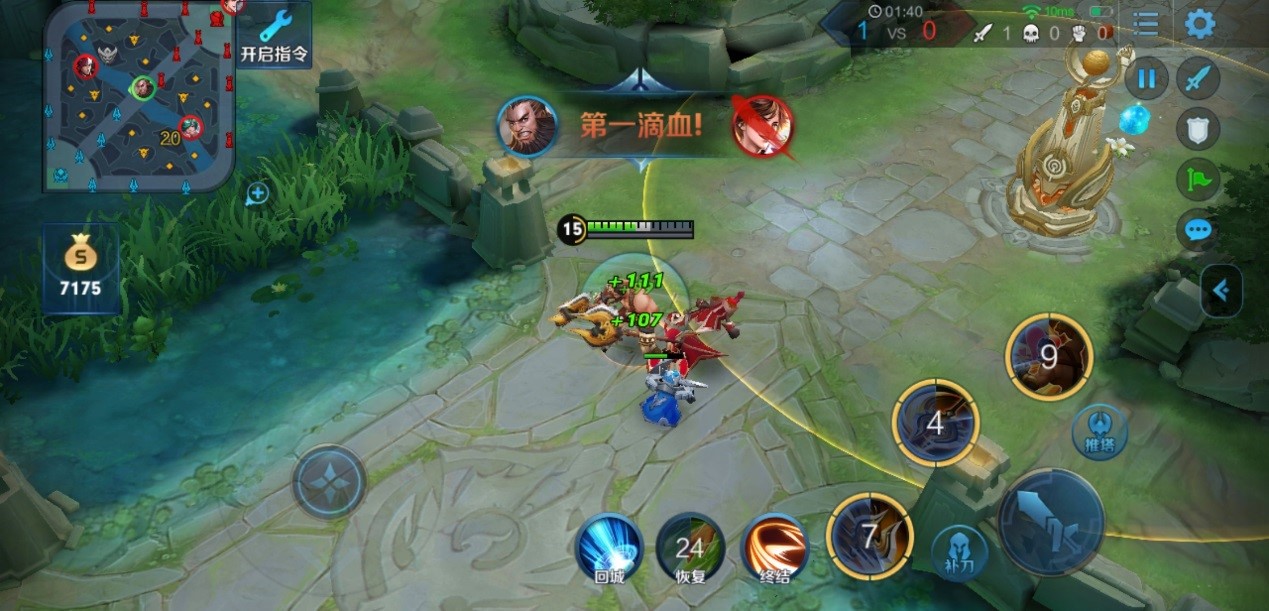Screen dimensions: 1269x611
Task: Pause the game with the pause button
Action: point(1146,79)
